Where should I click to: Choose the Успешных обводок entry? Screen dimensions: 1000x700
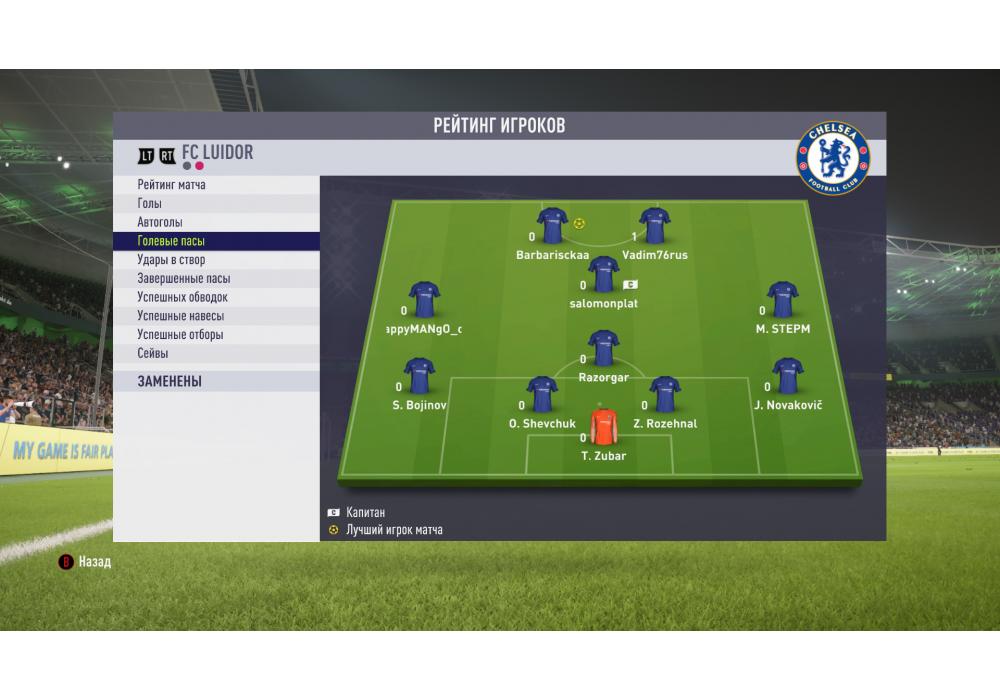216,297
